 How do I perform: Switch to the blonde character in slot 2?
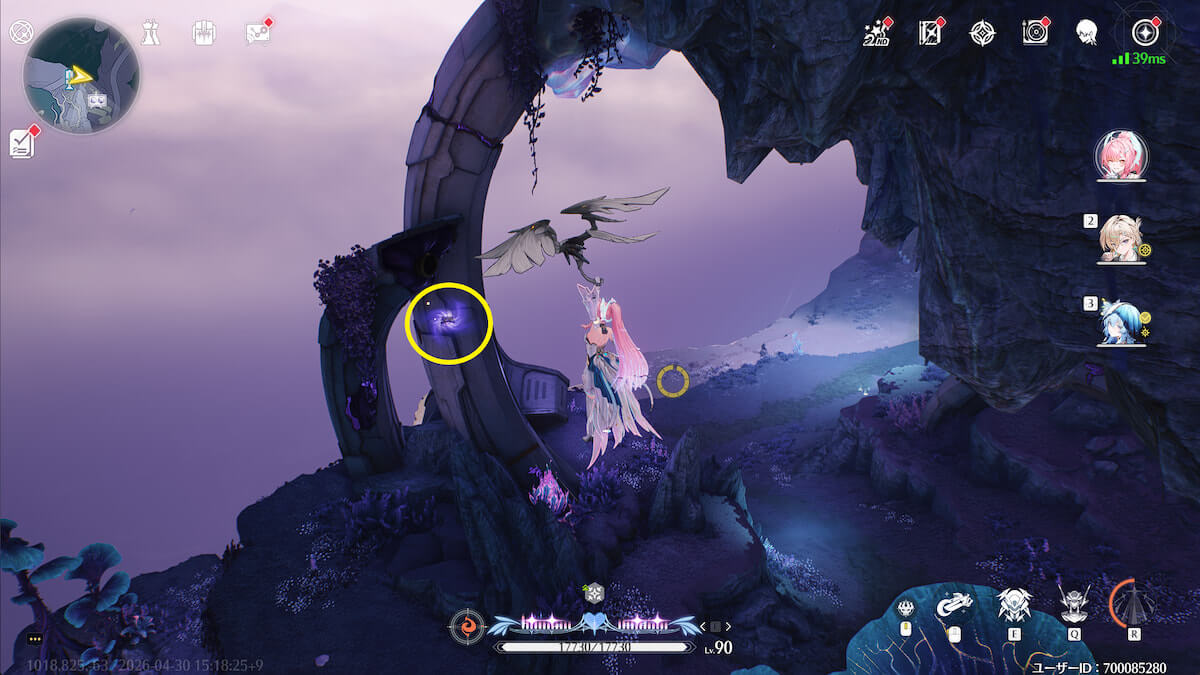pos(1121,239)
